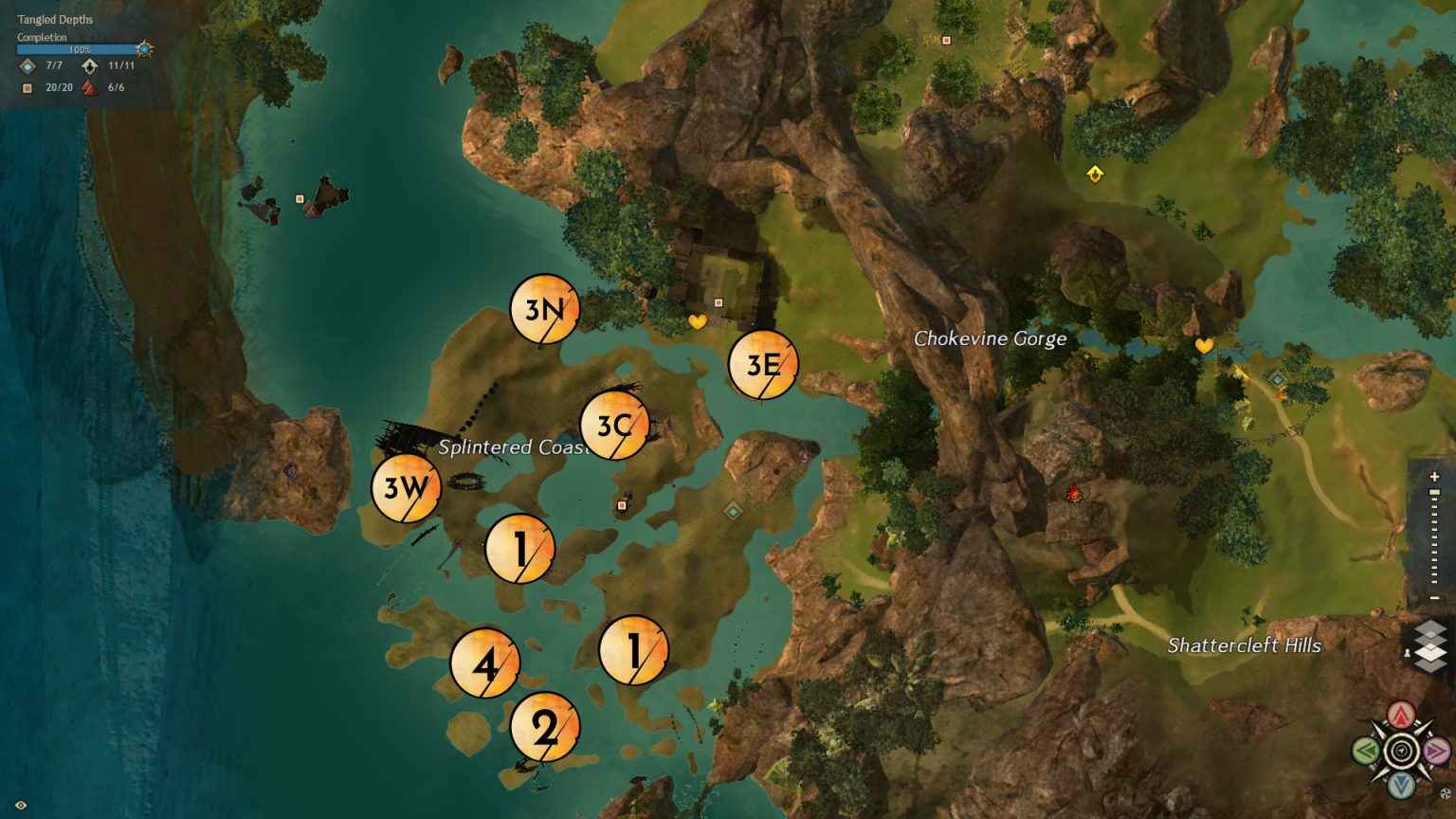
Task: Click the hero point icon showing 11/11
Action: tap(89, 66)
